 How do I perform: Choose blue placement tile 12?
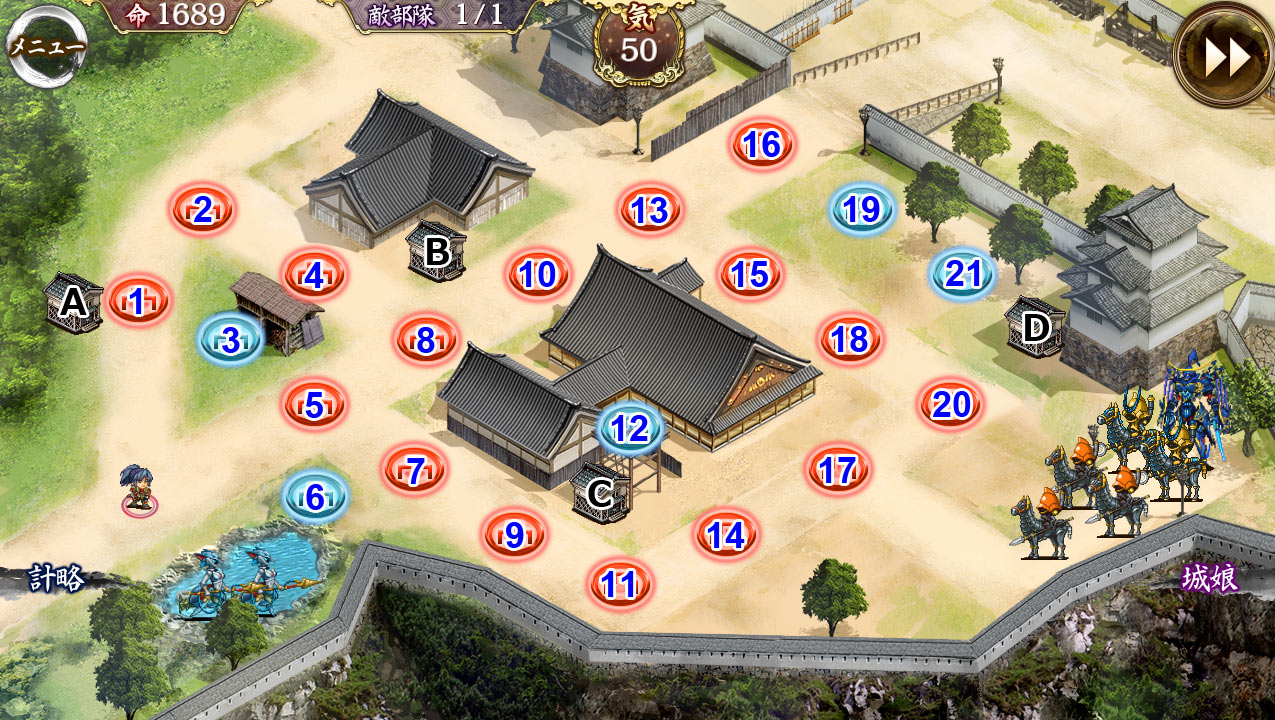pyautogui.click(x=630, y=428)
